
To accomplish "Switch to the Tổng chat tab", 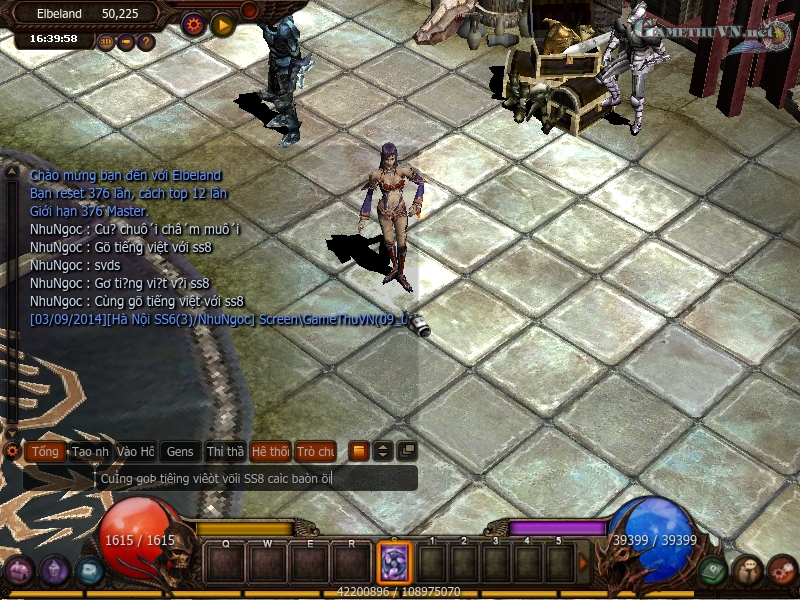I will point(45,452).
